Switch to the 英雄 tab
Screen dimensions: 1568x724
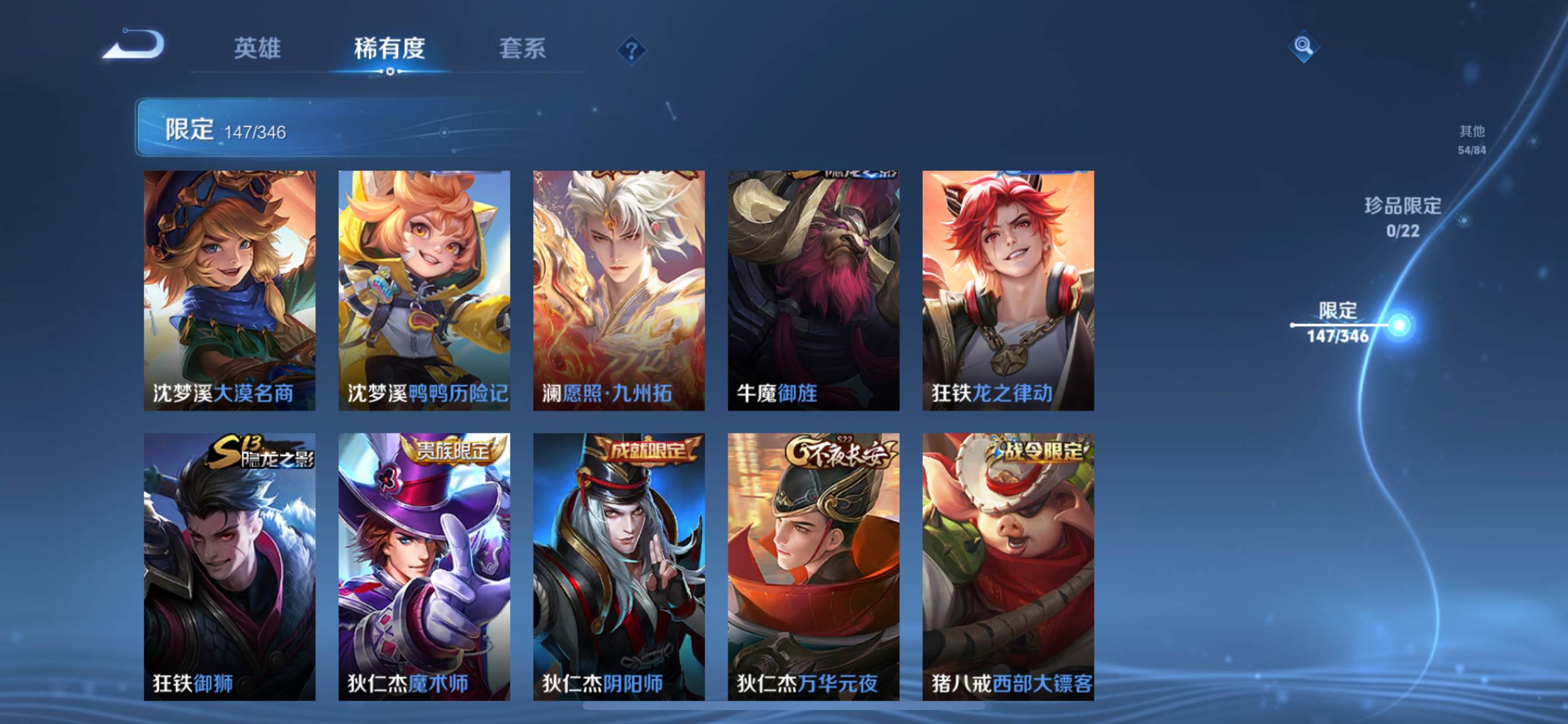pyautogui.click(x=257, y=48)
